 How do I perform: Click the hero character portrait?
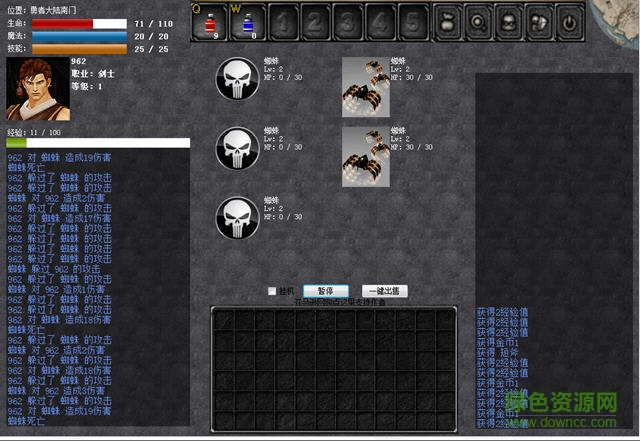pos(36,89)
